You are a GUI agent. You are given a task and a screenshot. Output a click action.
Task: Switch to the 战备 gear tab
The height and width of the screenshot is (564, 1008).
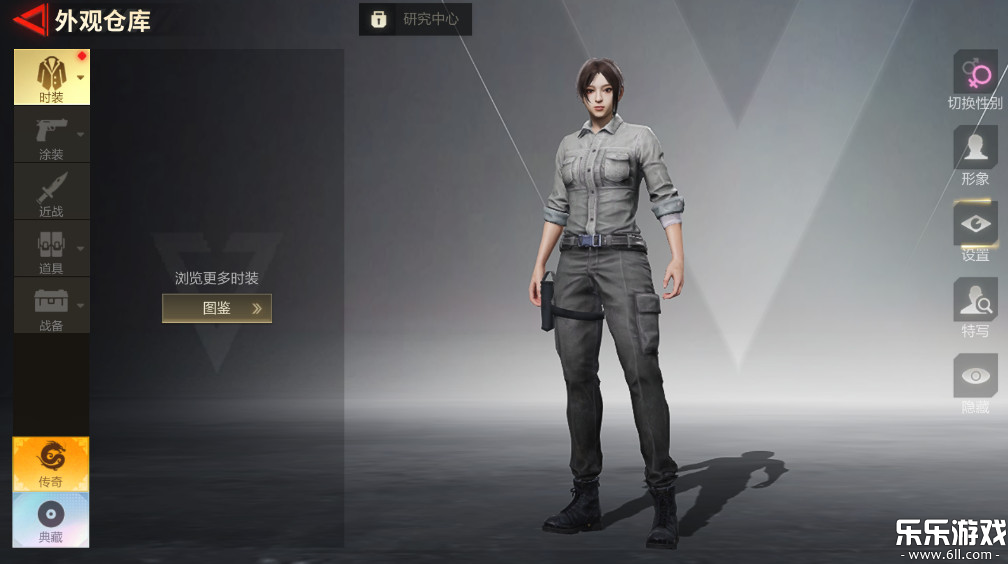coord(51,306)
